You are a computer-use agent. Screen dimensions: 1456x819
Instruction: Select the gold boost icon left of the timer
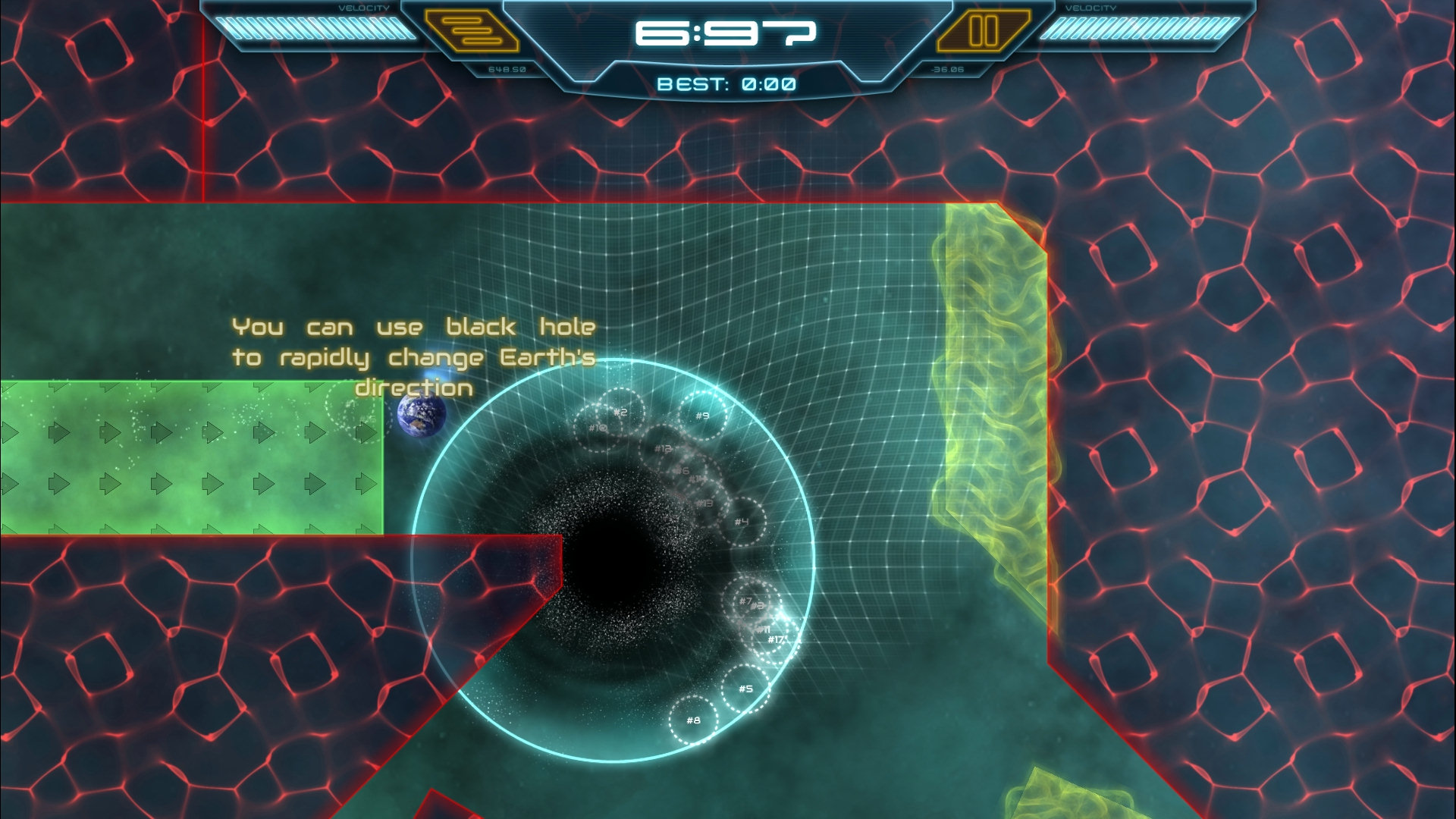tap(471, 32)
